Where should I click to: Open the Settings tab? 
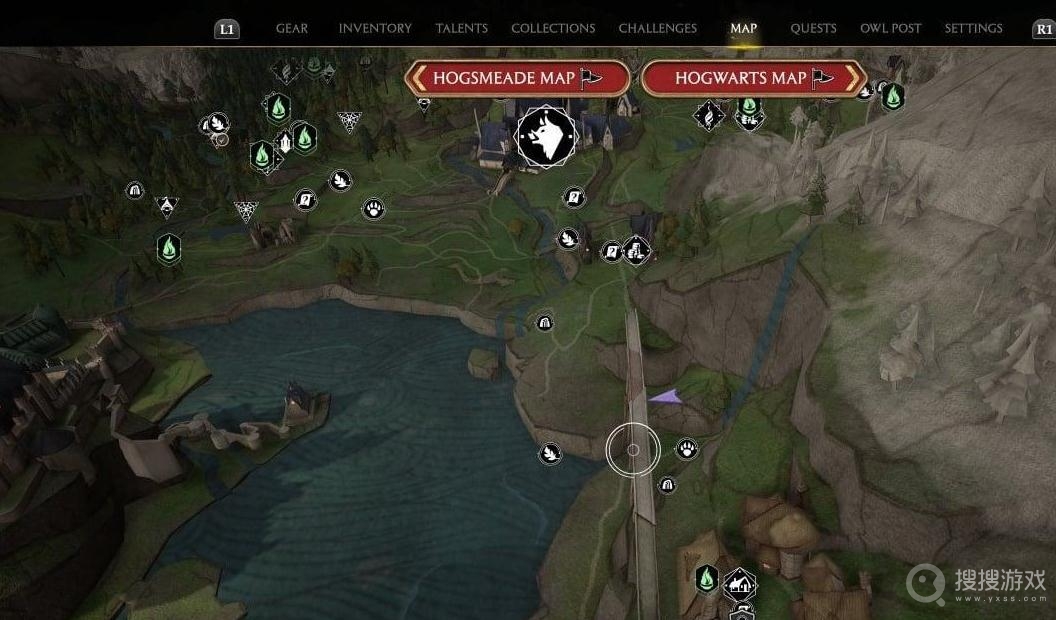973,28
